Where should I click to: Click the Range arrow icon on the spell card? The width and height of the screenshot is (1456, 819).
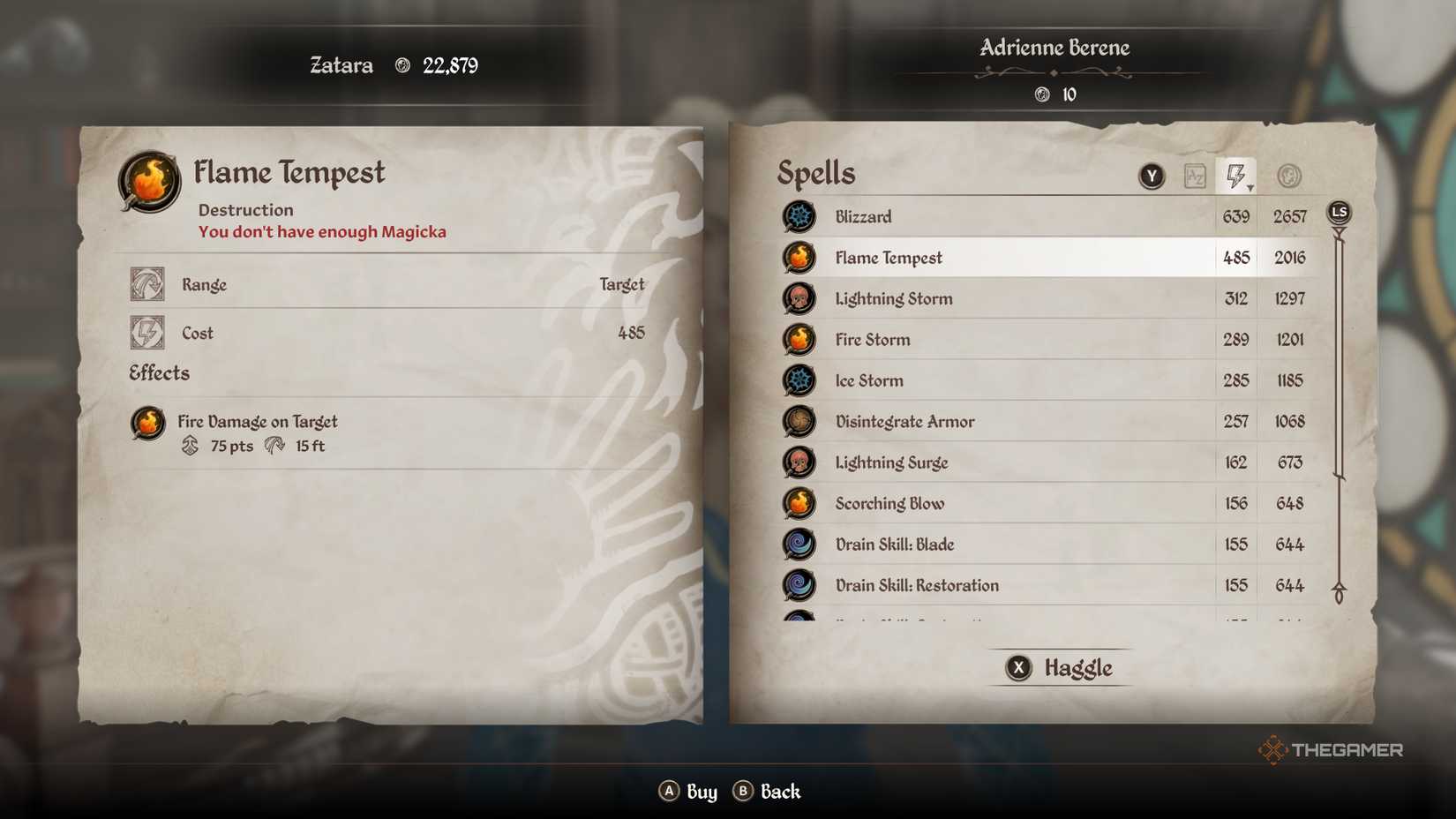[147, 284]
